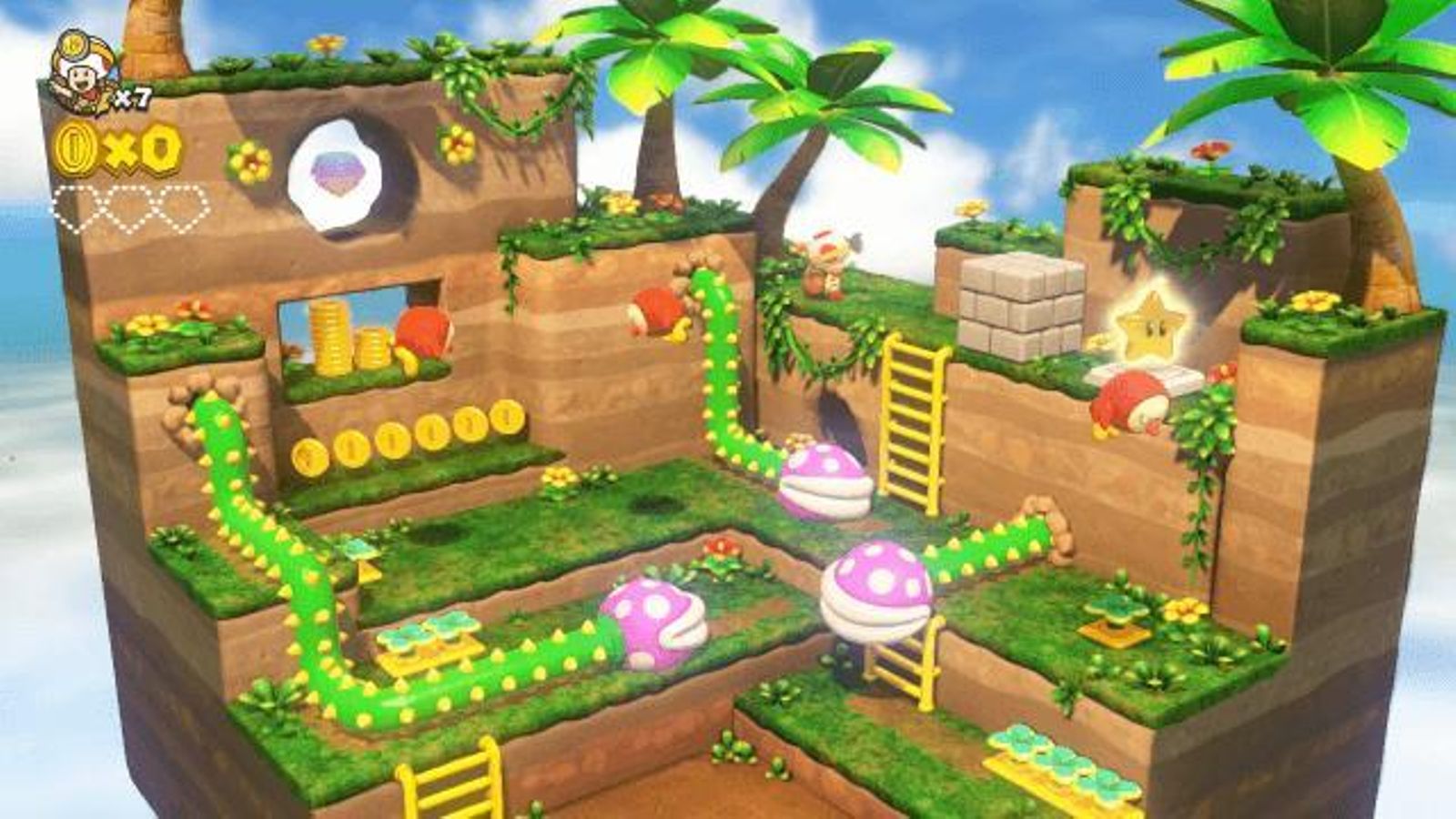Screen dimensions: 1456x819
Task: Click the glowing Power Star
Action: coord(1148,323)
